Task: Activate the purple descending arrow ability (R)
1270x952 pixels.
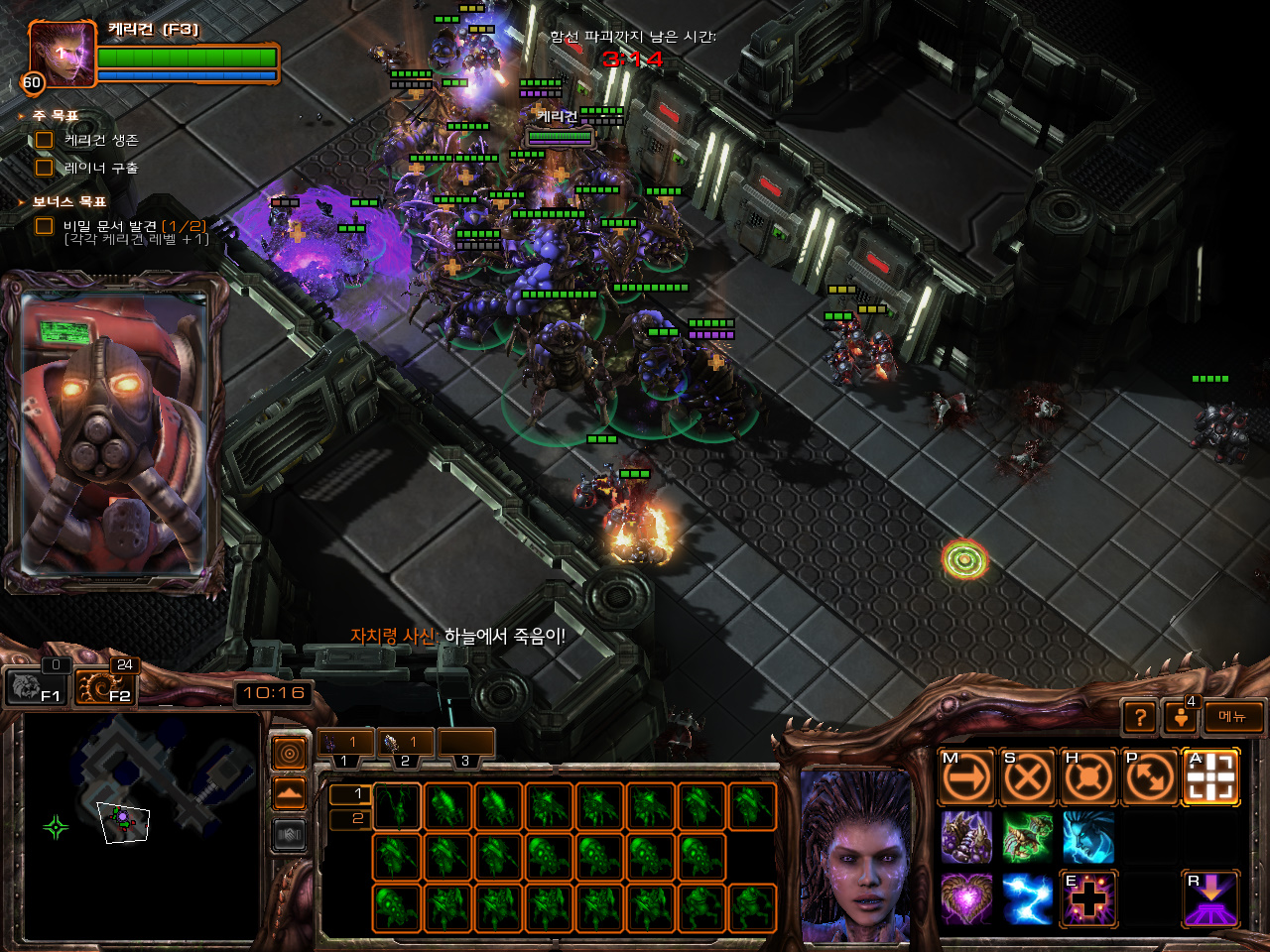Action: point(1211,898)
